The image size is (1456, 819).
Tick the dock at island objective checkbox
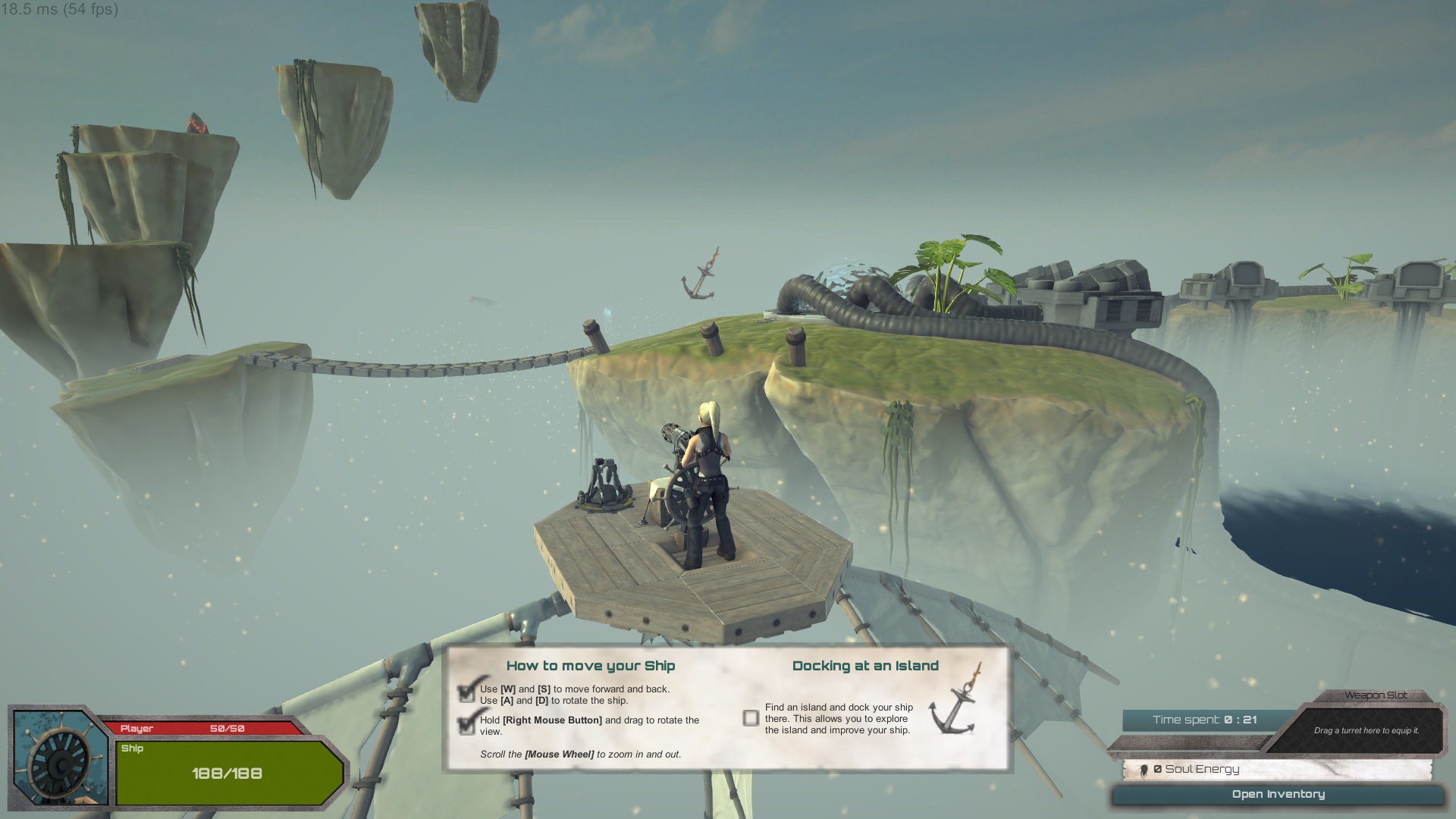coord(751,718)
